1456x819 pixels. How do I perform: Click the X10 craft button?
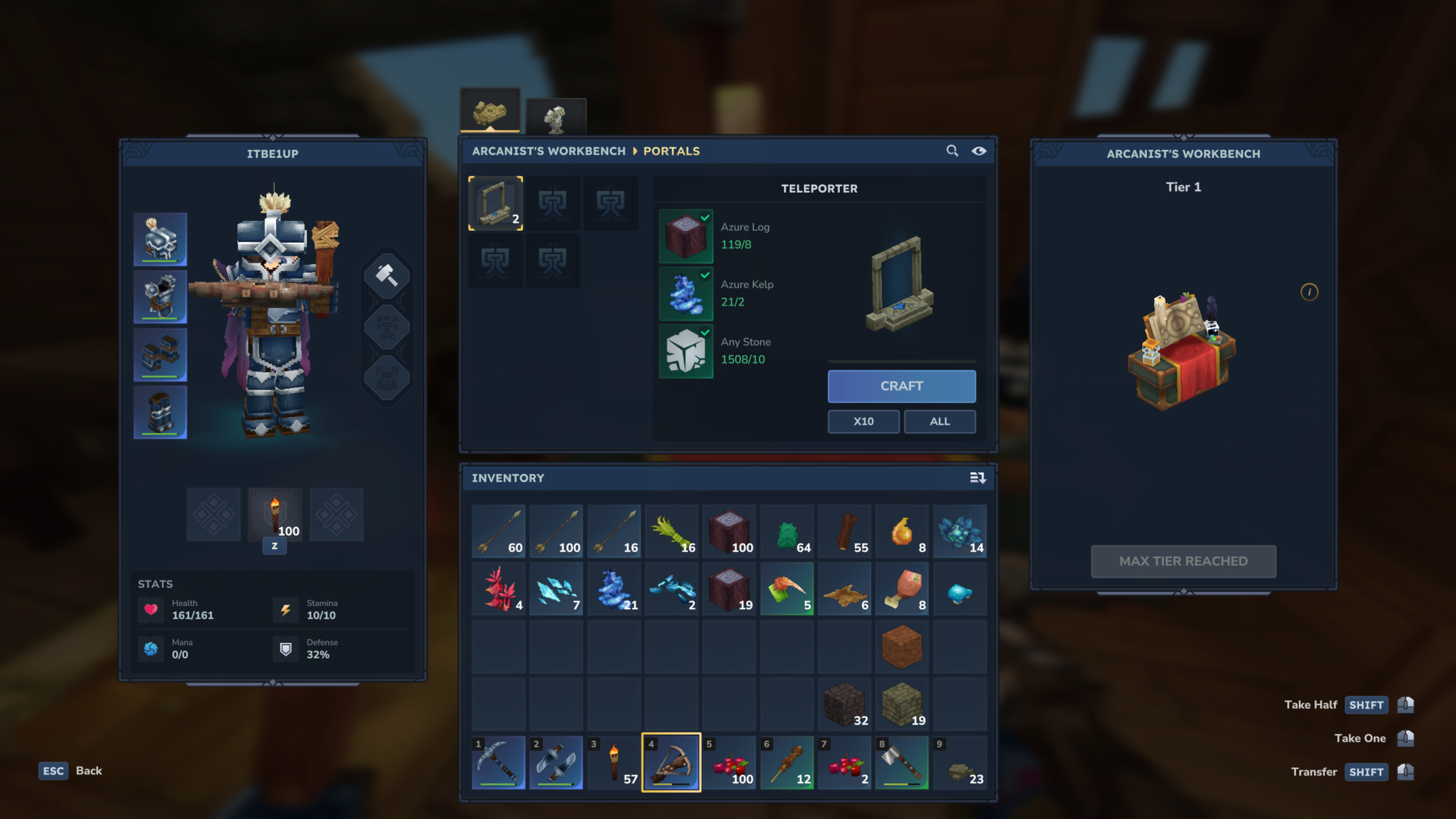point(863,421)
